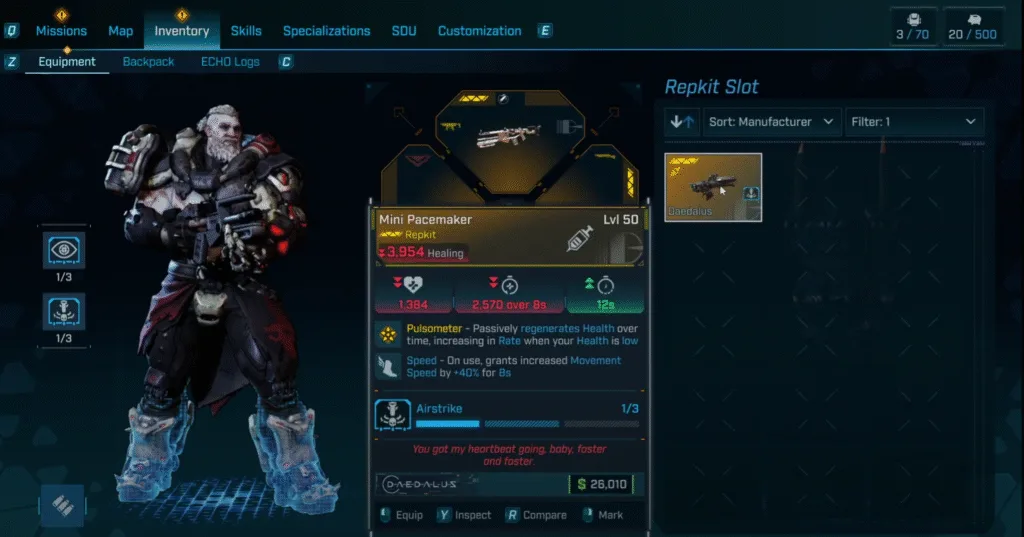Image resolution: width=1024 pixels, height=537 pixels.
Task: Click the ammo icon button under the character
Action: (63, 507)
